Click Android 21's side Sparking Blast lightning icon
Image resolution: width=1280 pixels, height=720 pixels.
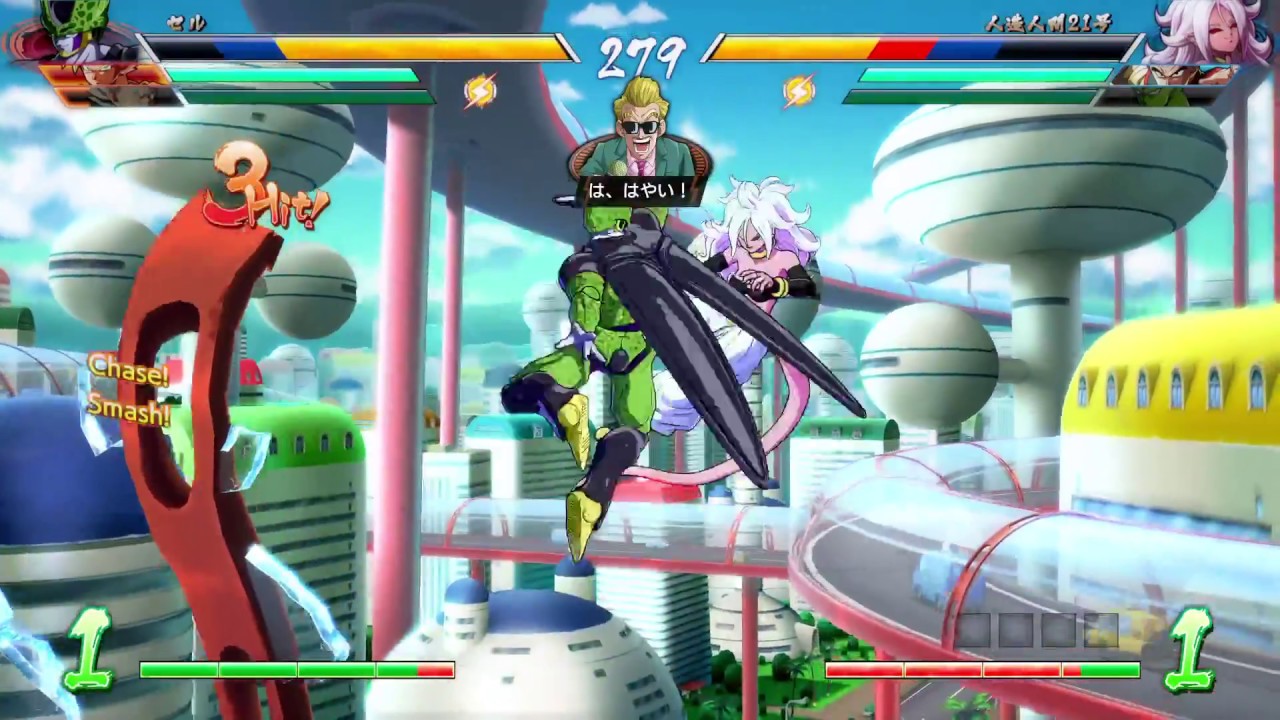point(798,92)
